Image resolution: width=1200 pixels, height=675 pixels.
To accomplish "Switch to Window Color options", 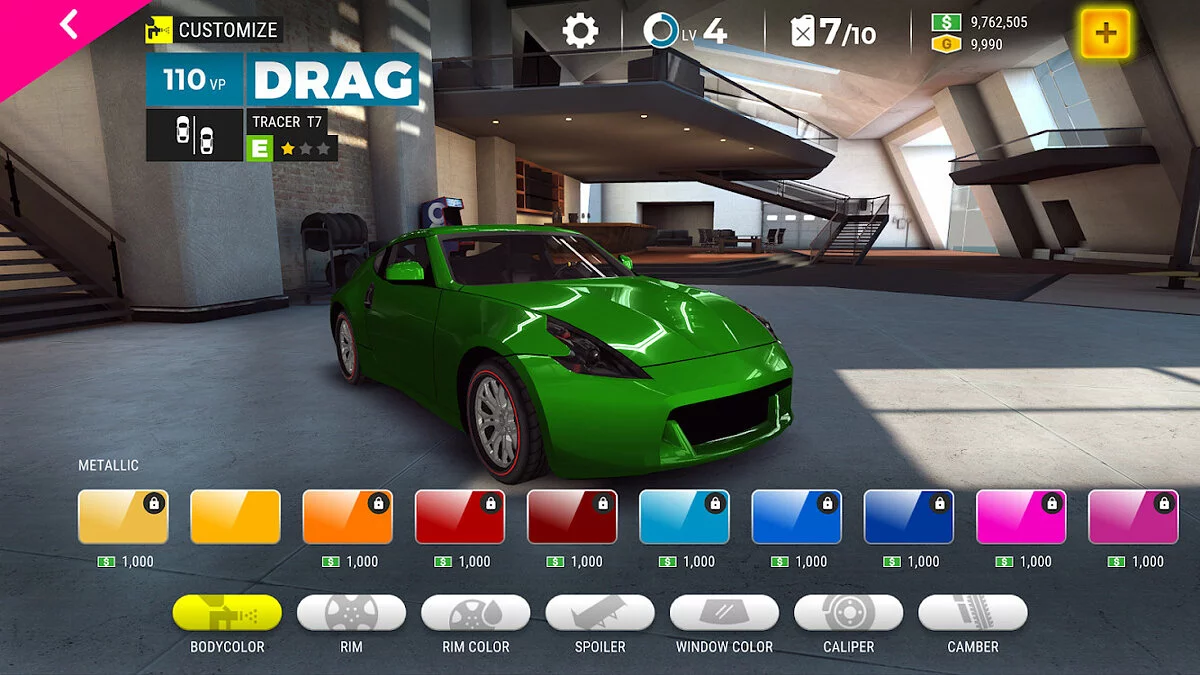I will 724,613.
